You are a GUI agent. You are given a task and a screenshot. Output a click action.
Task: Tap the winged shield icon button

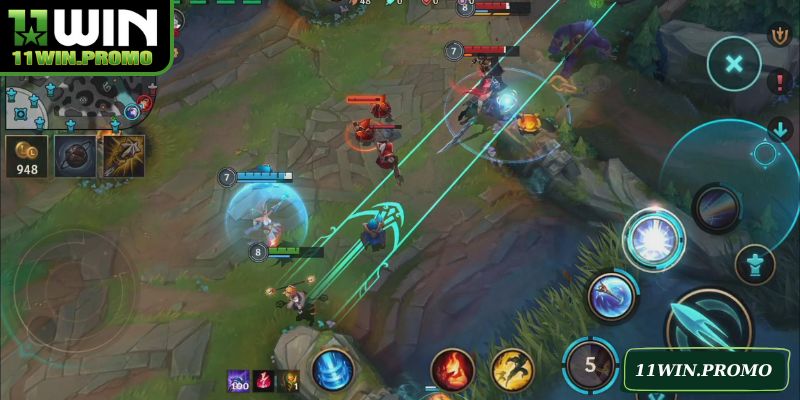tap(779, 35)
